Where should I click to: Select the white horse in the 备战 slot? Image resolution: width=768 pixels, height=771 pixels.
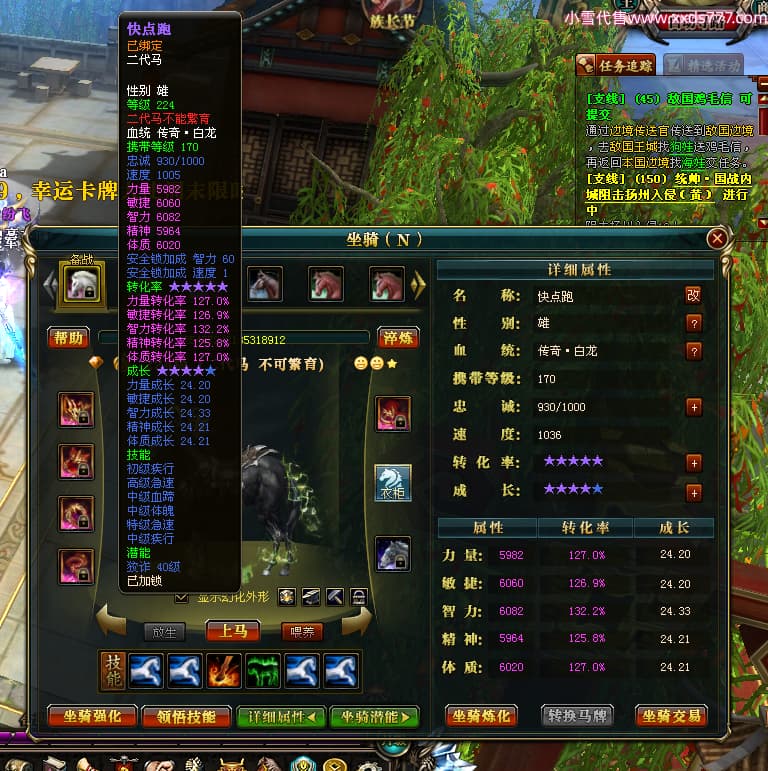pos(78,285)
